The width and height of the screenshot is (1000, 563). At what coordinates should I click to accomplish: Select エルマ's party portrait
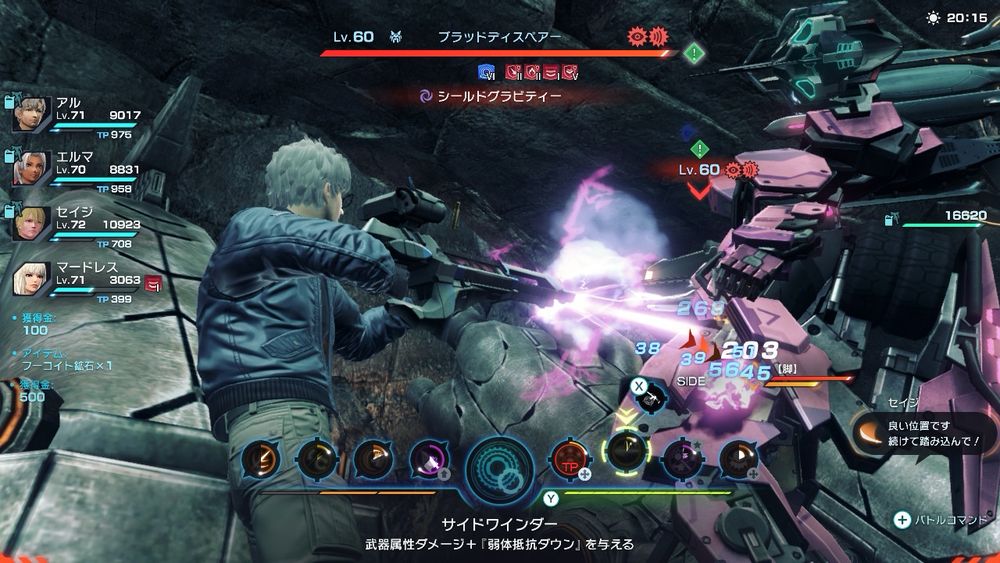click(x=33, y=168)
